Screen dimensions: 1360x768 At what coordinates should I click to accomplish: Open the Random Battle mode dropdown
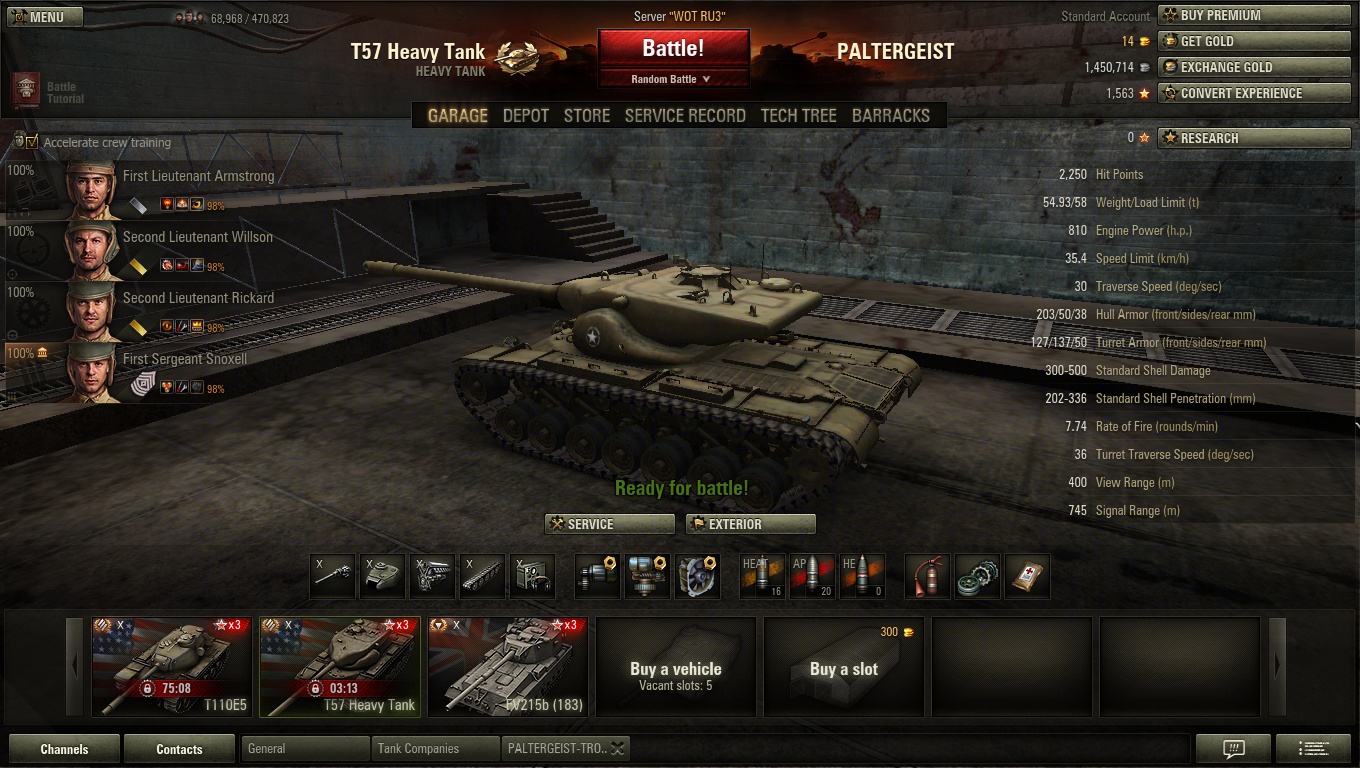tap(673, 79)
